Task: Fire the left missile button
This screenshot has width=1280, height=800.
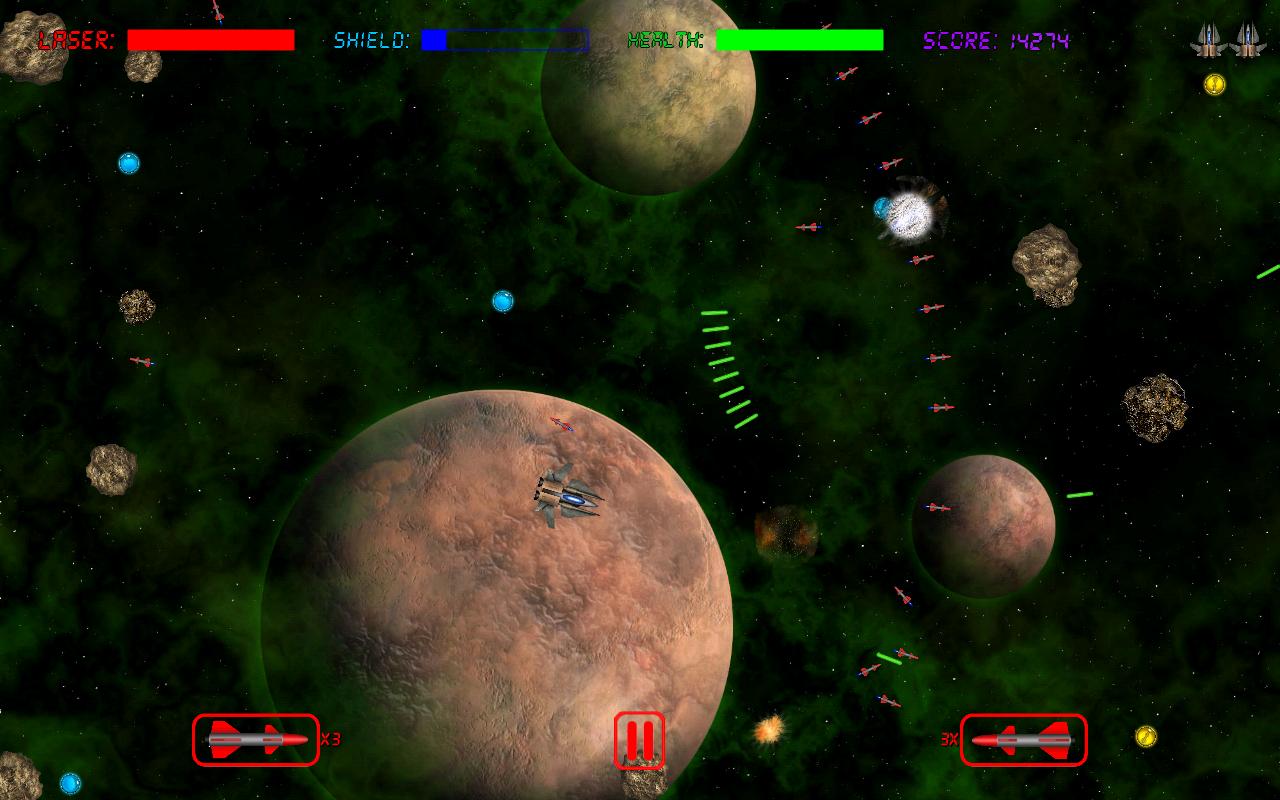Action: tap(256, 740)
